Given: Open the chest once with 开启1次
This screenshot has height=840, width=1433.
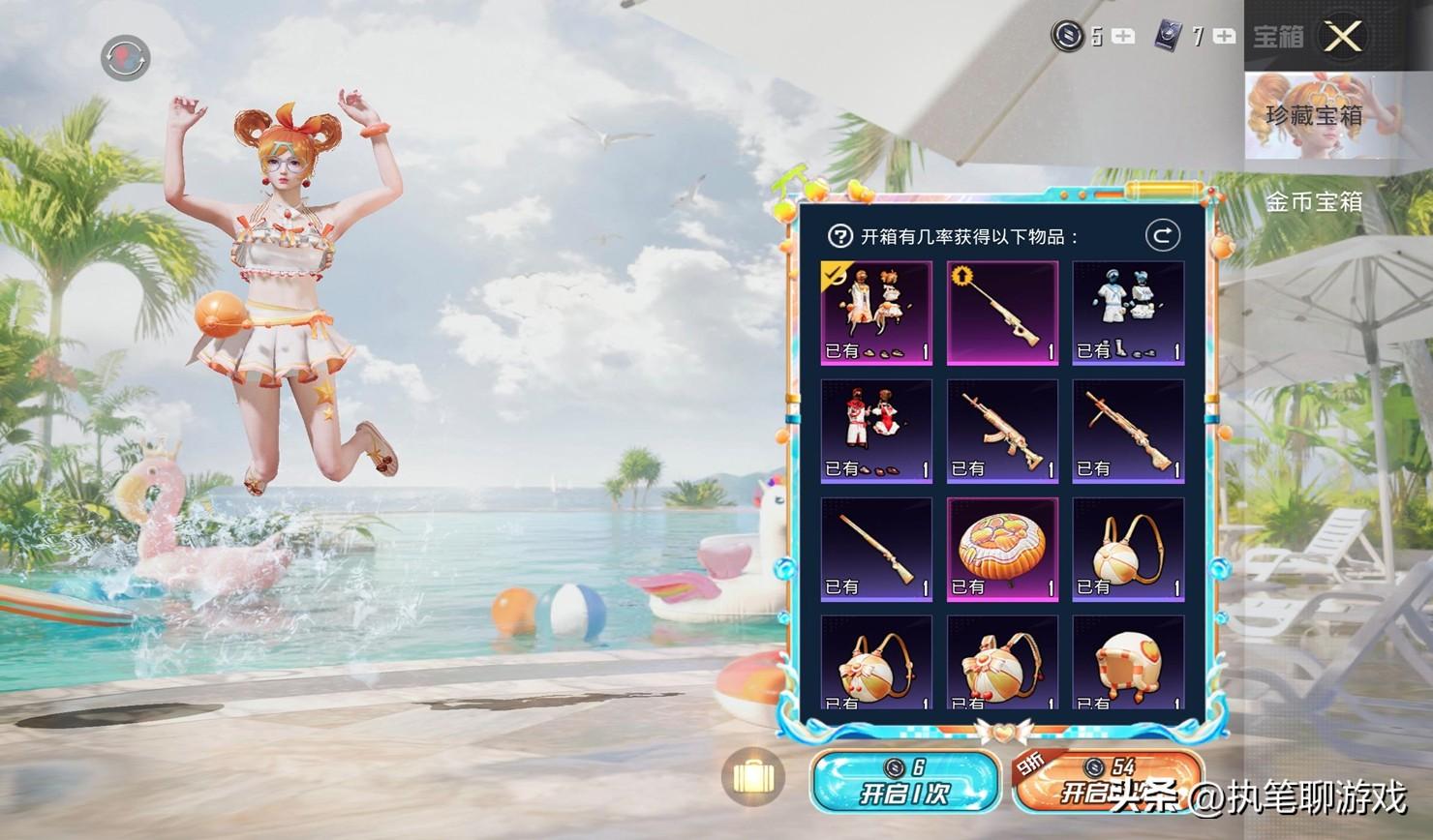Looking at the screenshot, I should coord(904,782).
